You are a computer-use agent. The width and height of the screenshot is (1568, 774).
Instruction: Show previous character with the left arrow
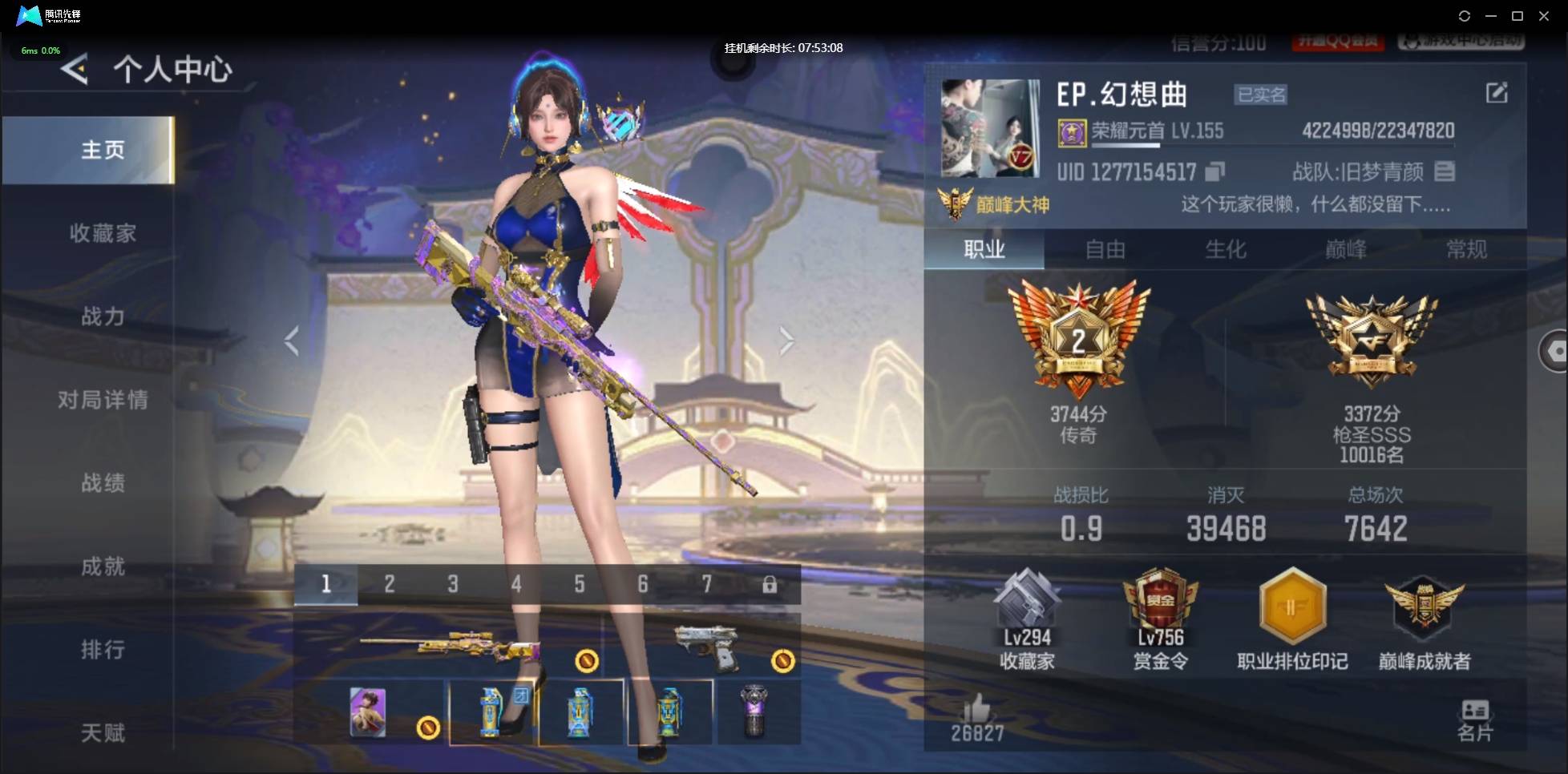pos(290,340)
